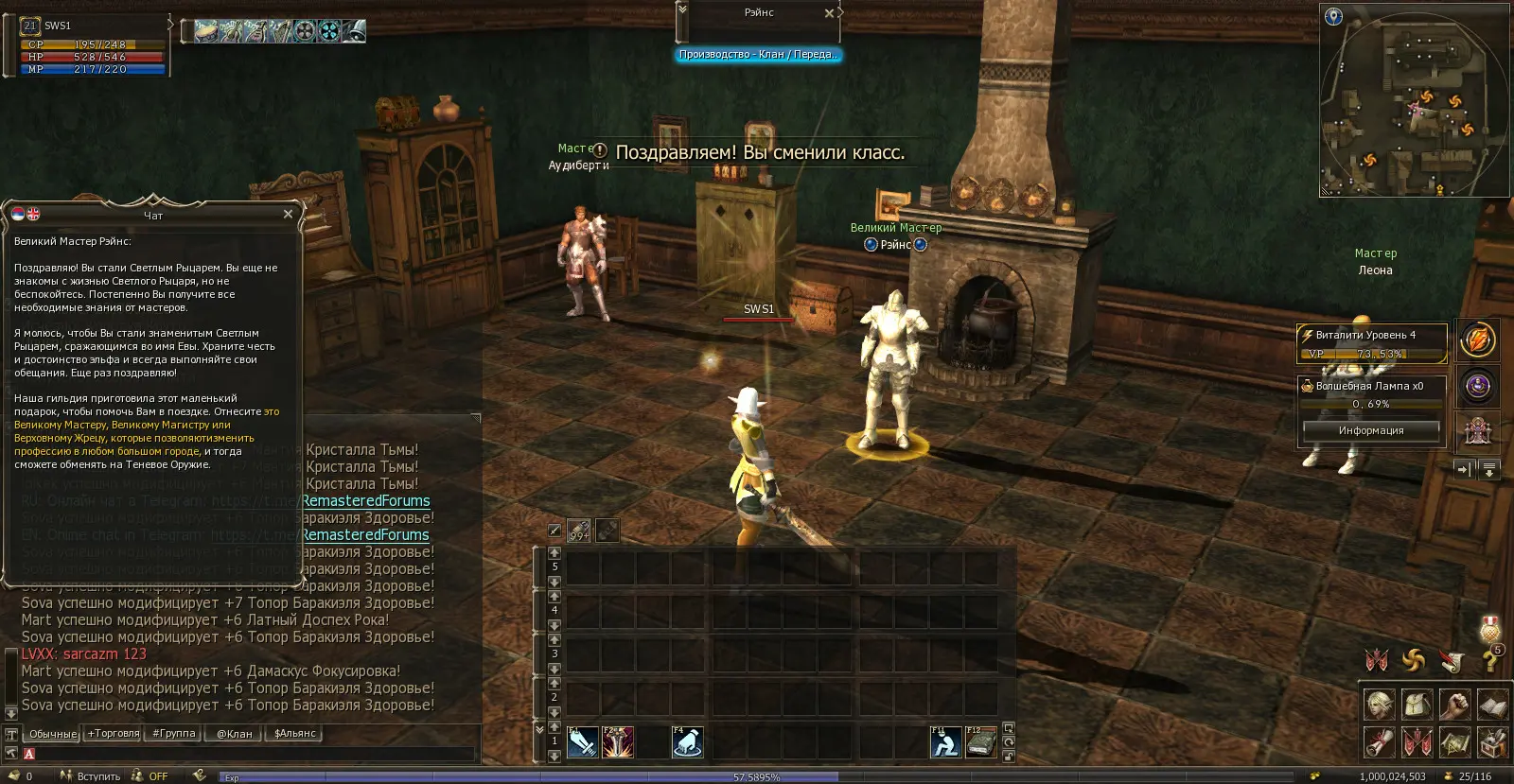1514x784 pixels.
Task: Use the F1 sword attack skill
Action: [582, 742]
